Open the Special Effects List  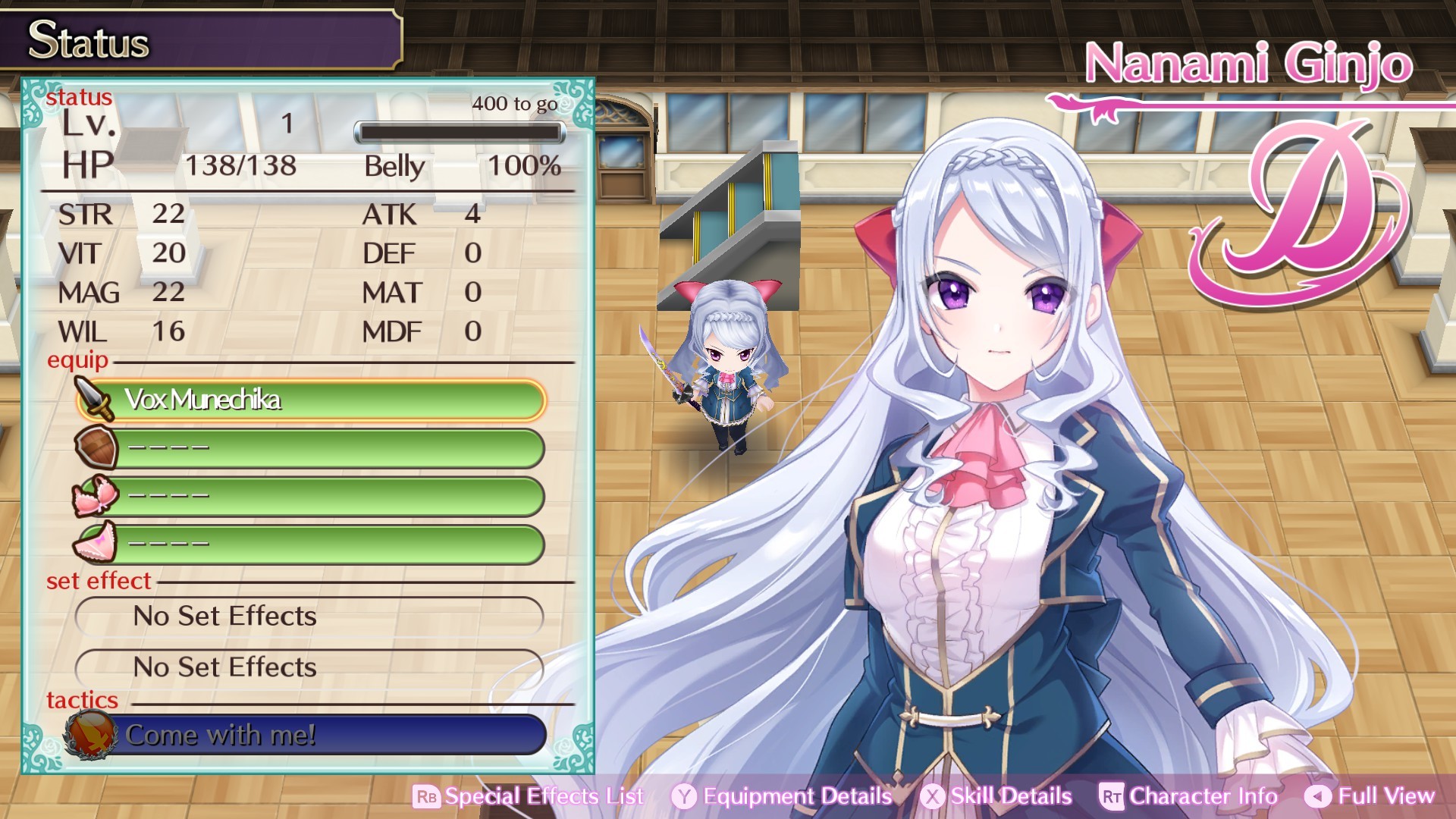pyautogui.click(x=529, y=796)
